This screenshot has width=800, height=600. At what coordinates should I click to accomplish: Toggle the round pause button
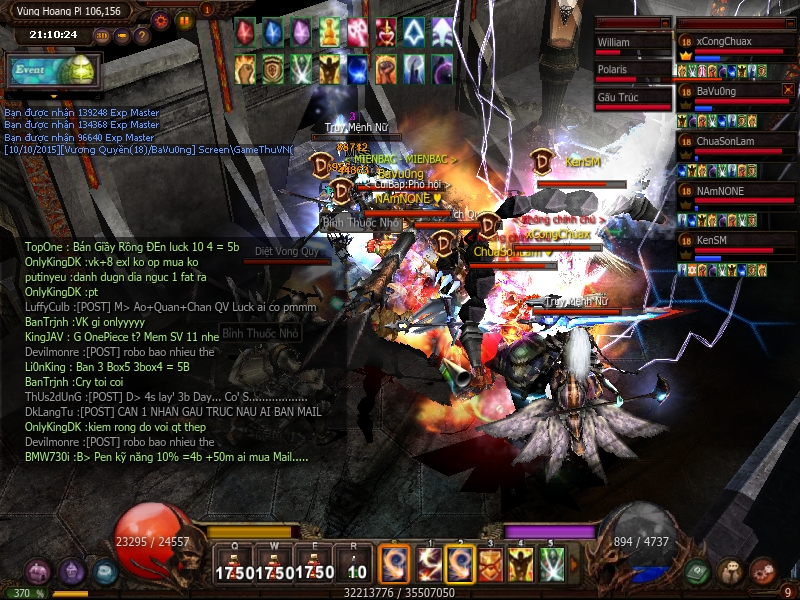(x=184, y=19)
